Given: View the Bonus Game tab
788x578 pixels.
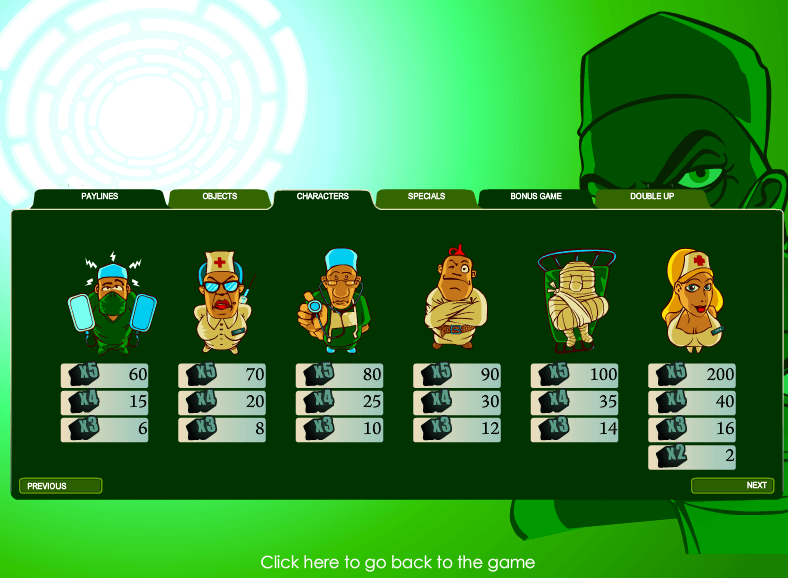Looking at the screenshot, I should tap(536, 197).
